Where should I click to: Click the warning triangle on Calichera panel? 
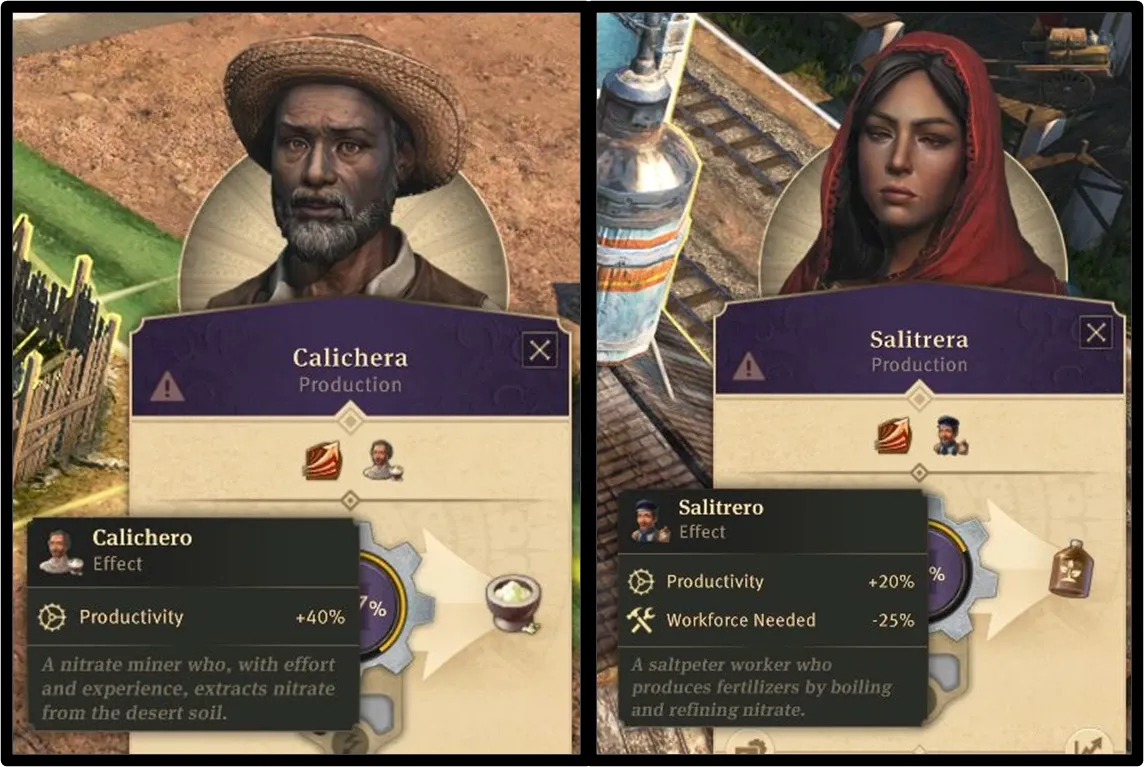tap(167, 387)
